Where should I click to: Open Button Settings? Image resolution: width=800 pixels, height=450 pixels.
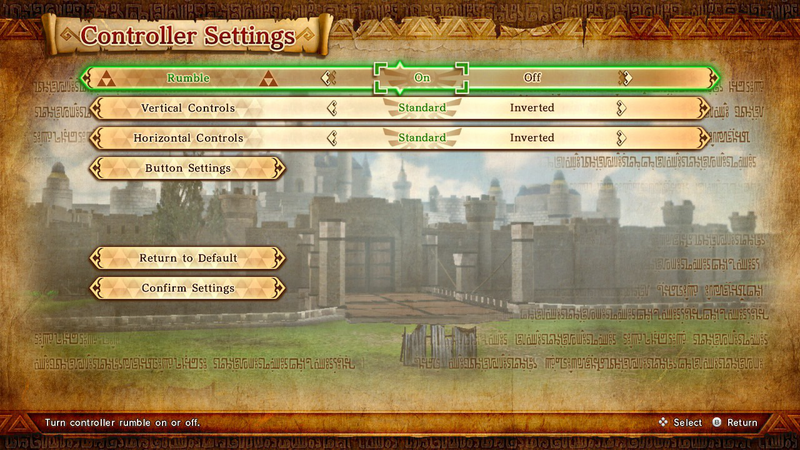click(x=188, y=168)
